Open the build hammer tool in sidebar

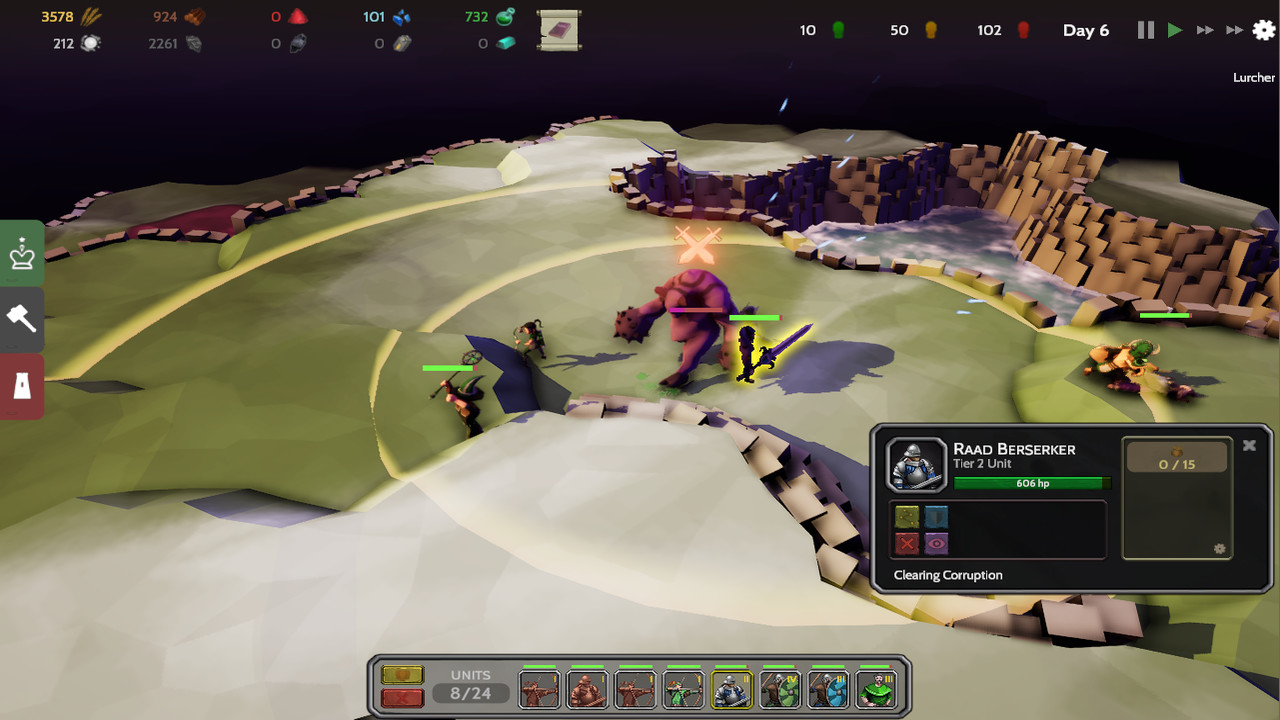click(x=21, y=319)
